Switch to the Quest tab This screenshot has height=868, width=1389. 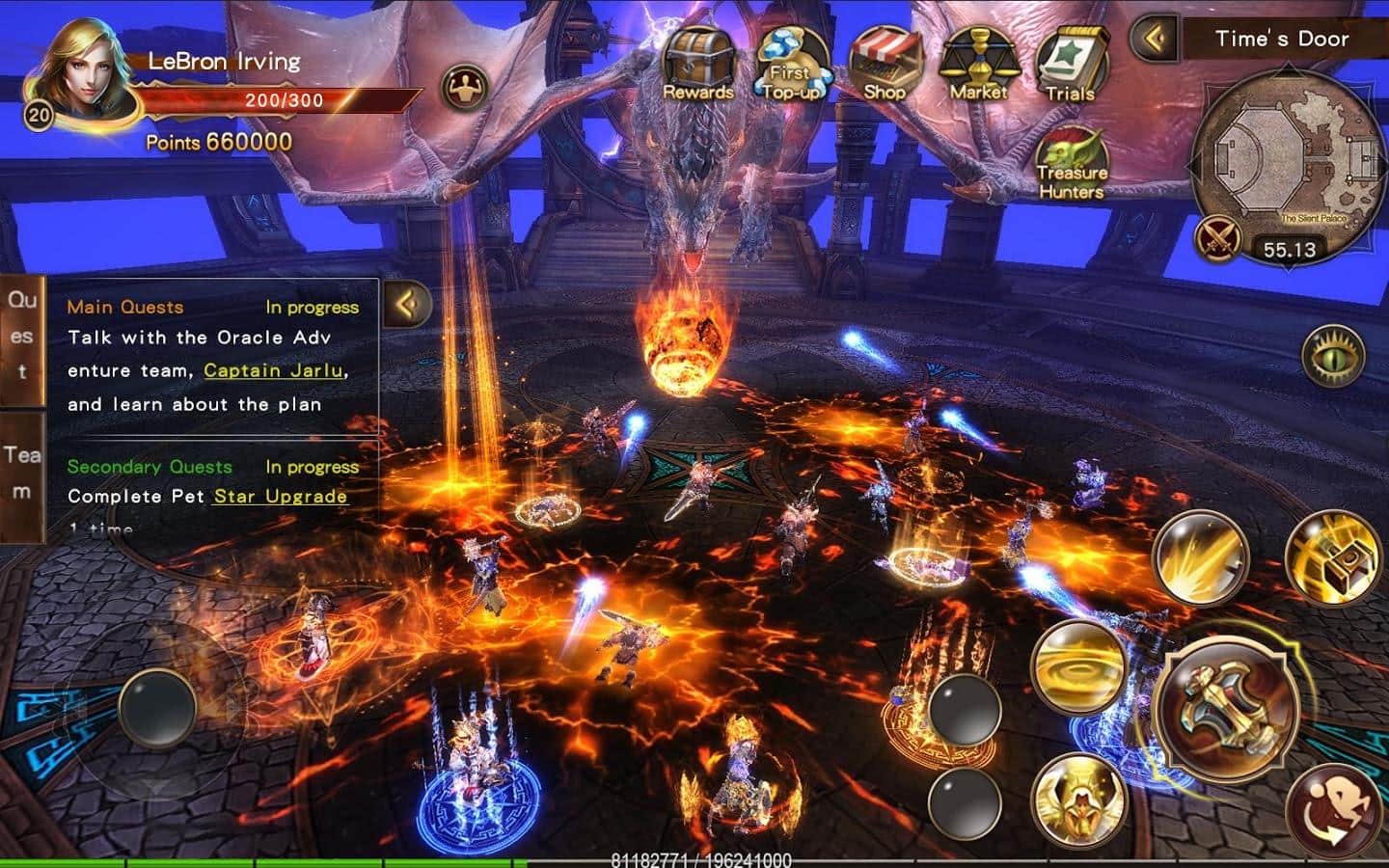pyautogui.click(x=22, y=337)
